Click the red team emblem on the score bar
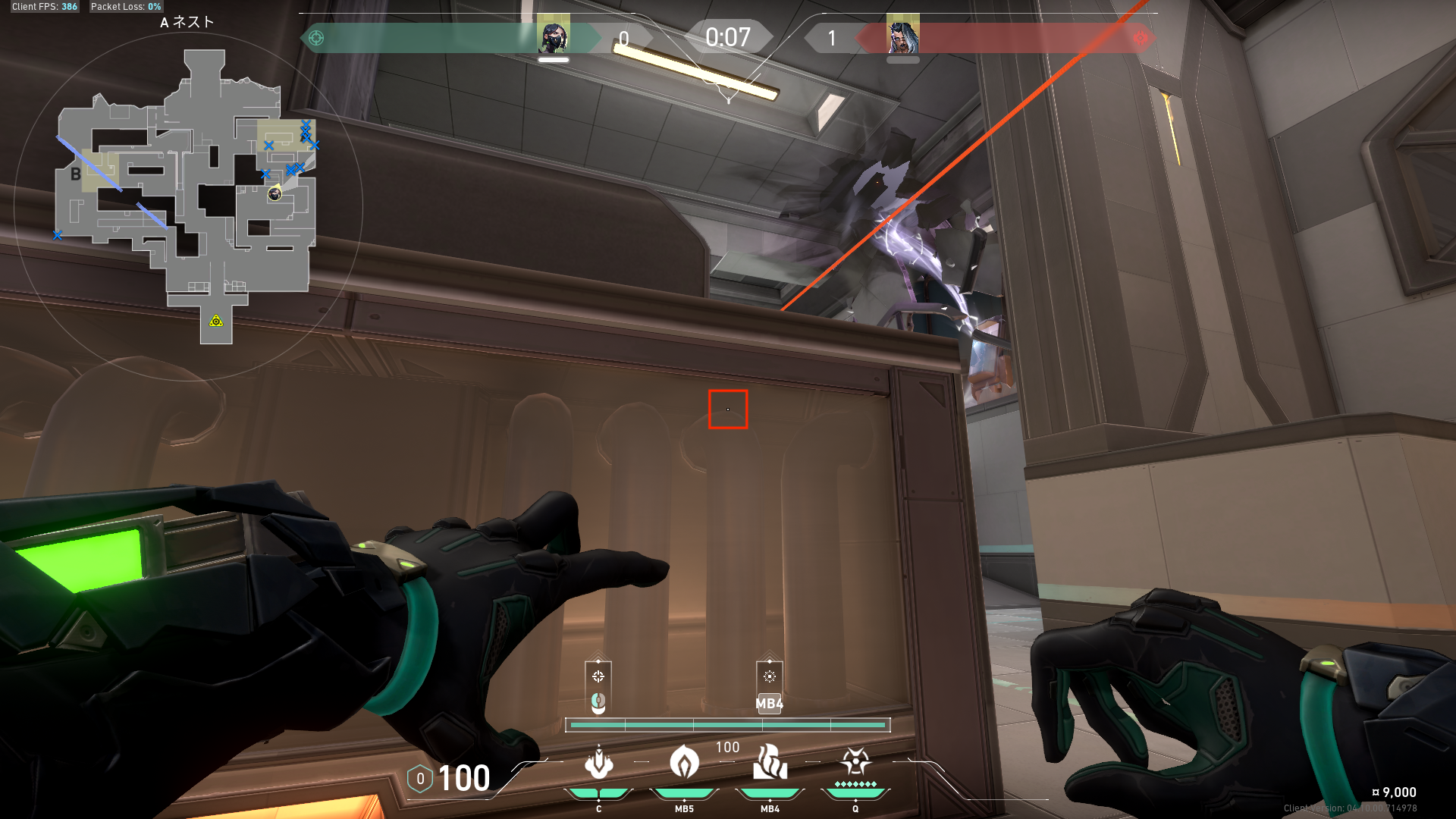 (1141, 38)
